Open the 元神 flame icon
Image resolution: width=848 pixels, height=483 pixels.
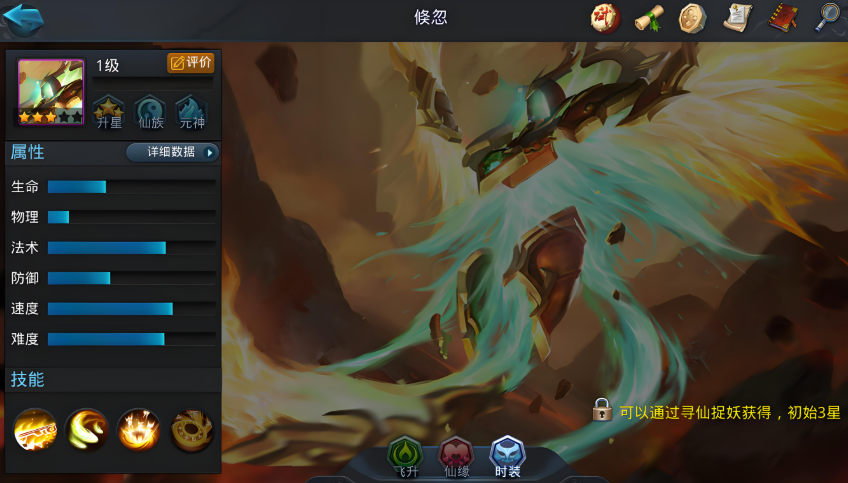pos(191,111)
